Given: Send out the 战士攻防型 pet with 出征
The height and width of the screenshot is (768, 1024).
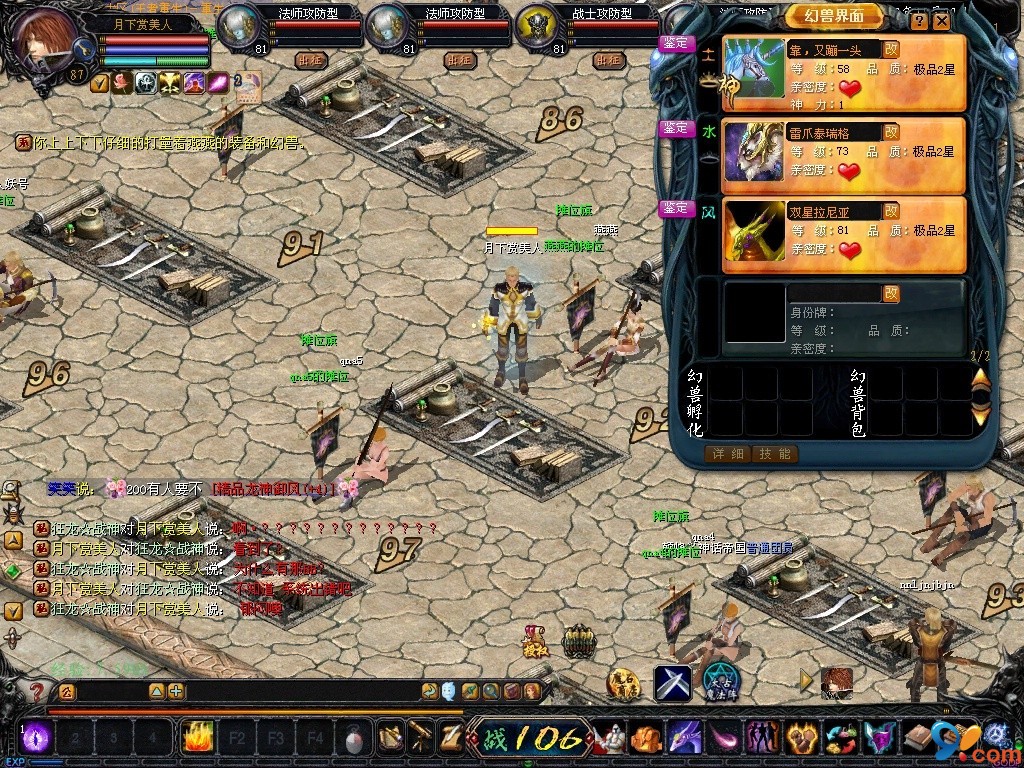Looking at the screenshot, I should [609, 60].
